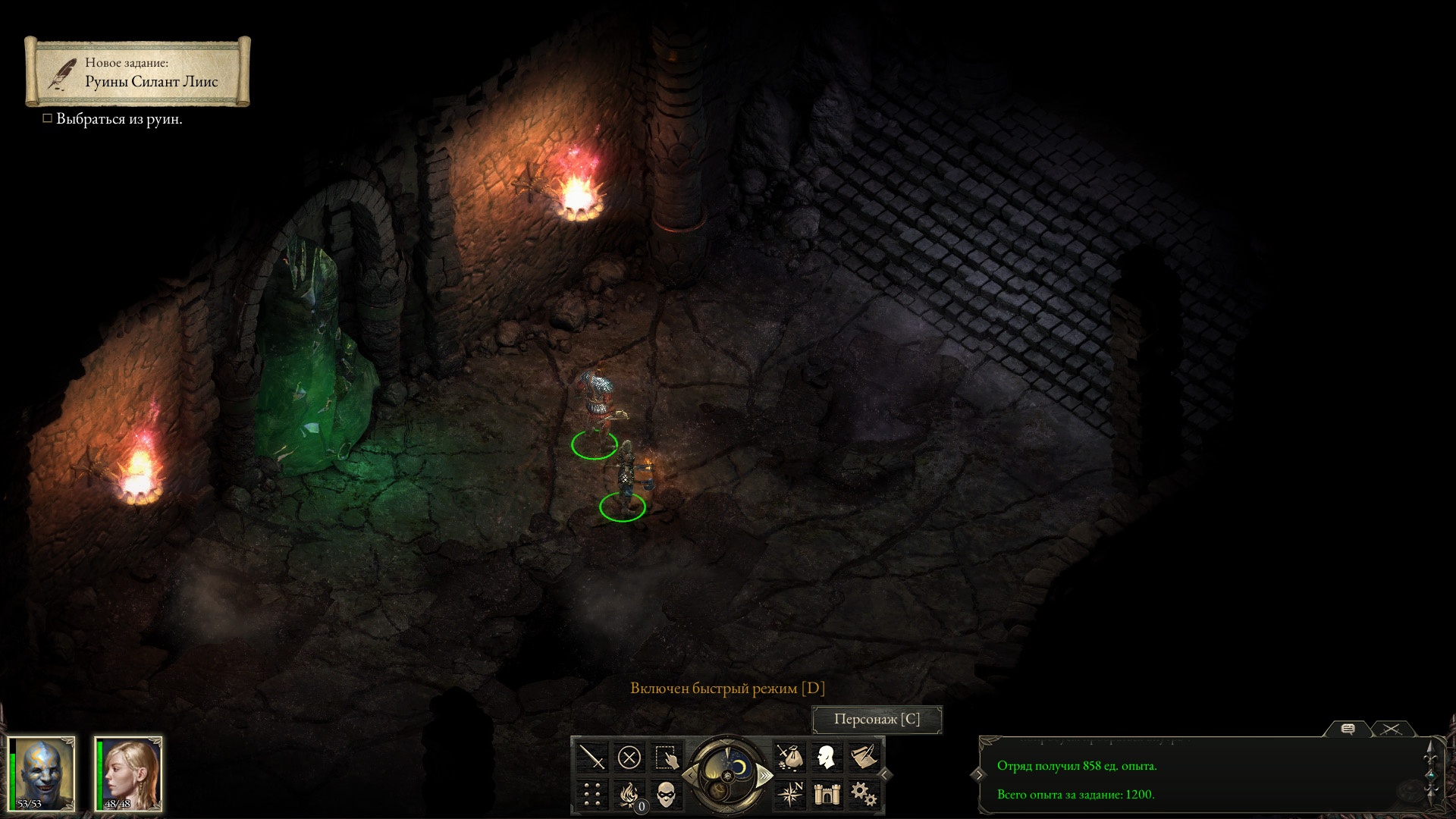The height and width of the screenshot is (819, 1456).
Task: Switch to the crossed swords combat log tab
Action: click(1391, 729)
